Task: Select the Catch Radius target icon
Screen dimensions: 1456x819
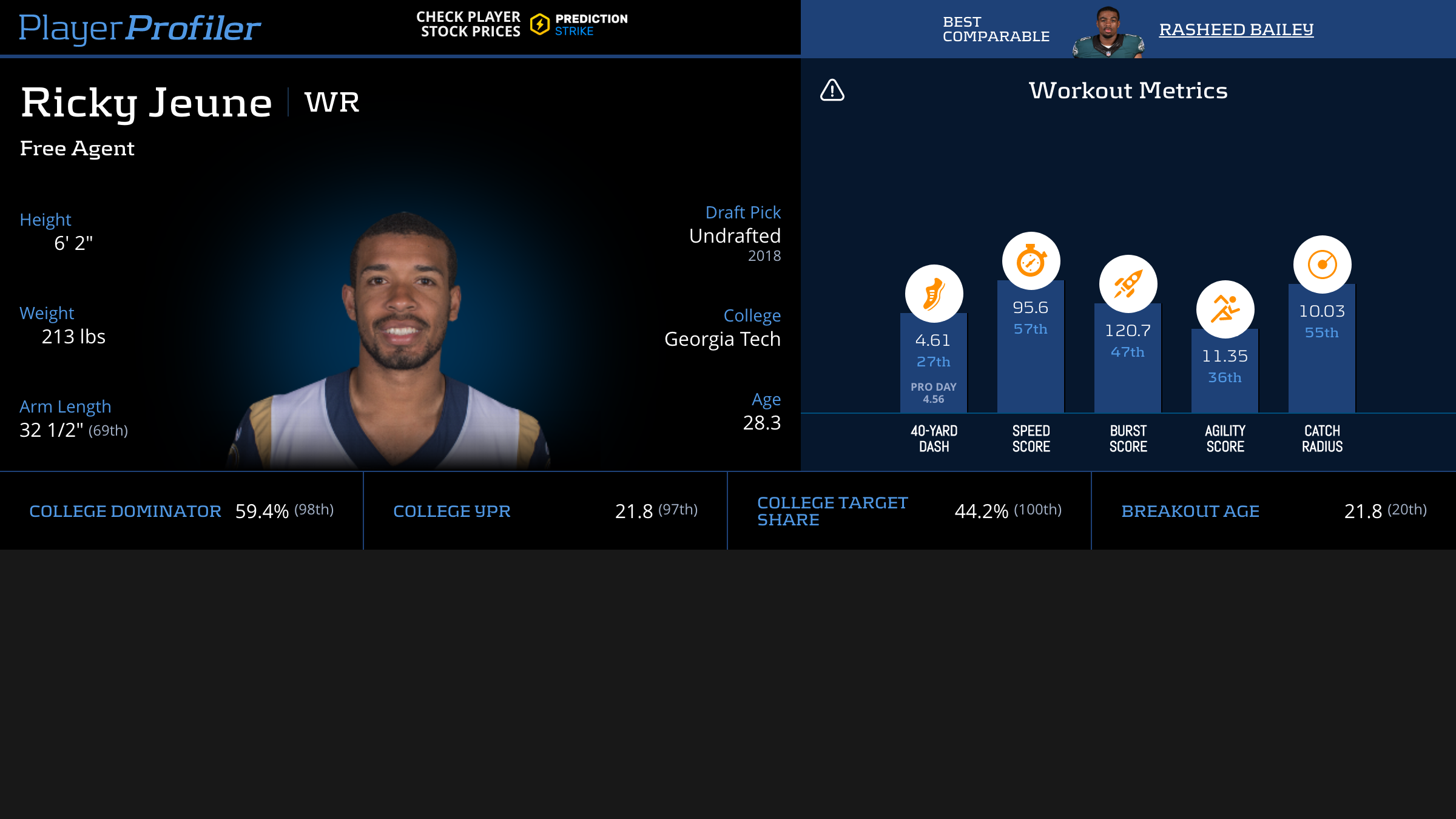Action: 1322,265
